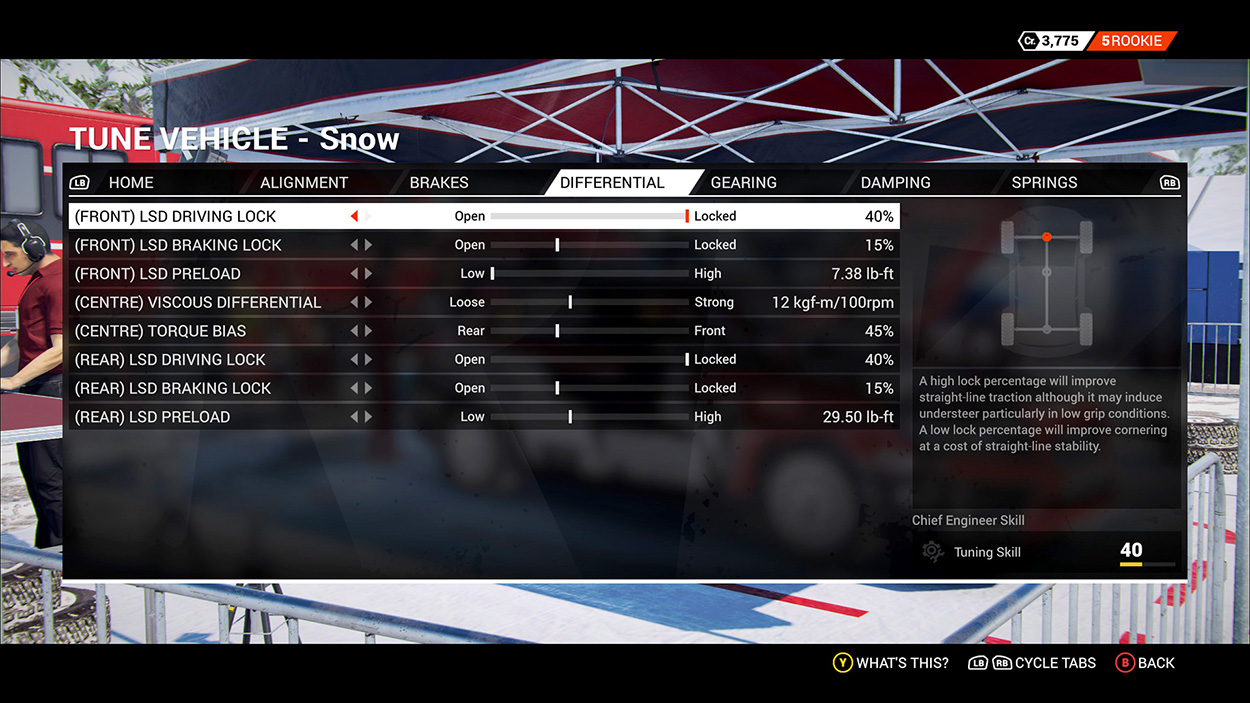1250x703 pixels.
Task: Click the Centre Torque Bias slider
Action: (589, 331)
